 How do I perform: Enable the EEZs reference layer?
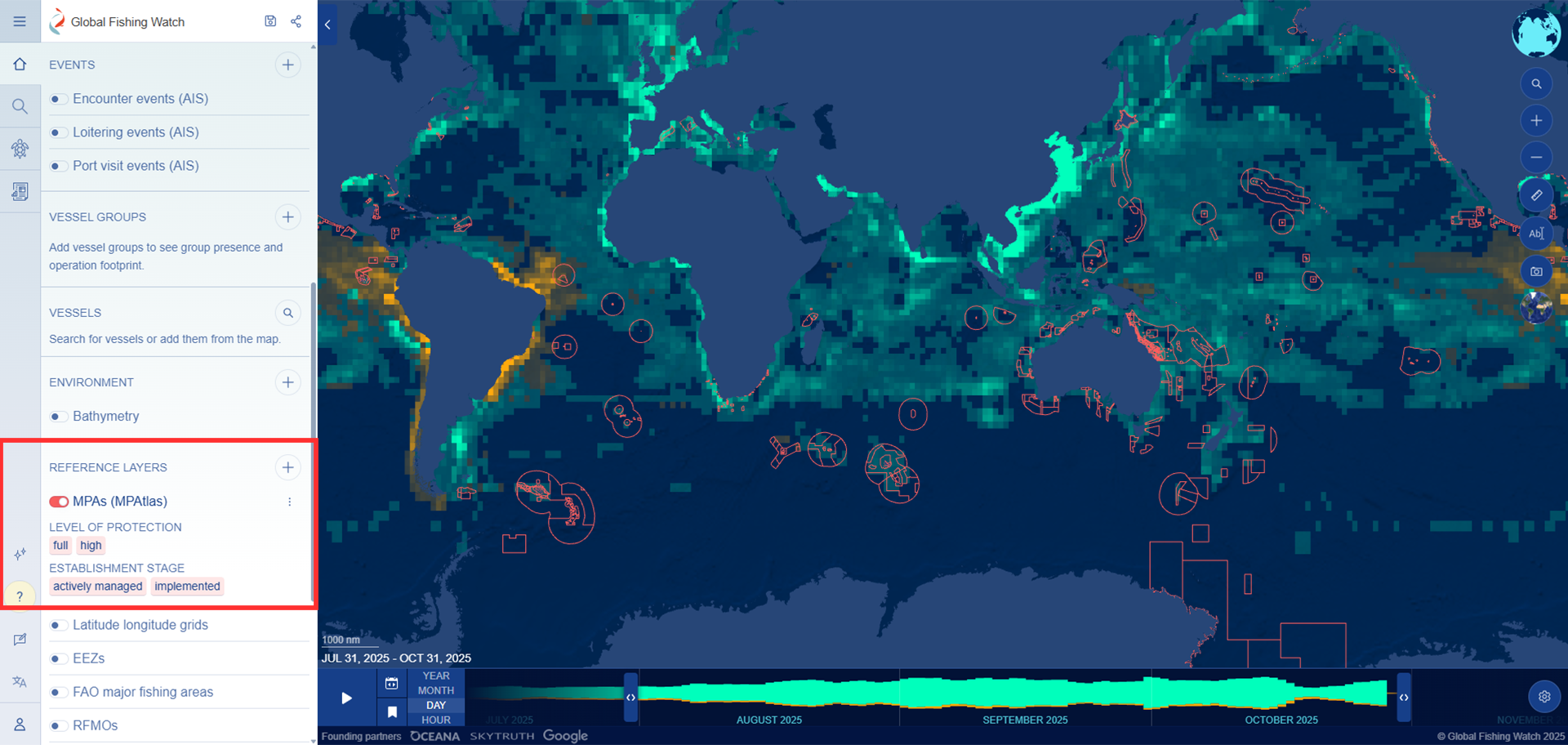click(58, 658)
